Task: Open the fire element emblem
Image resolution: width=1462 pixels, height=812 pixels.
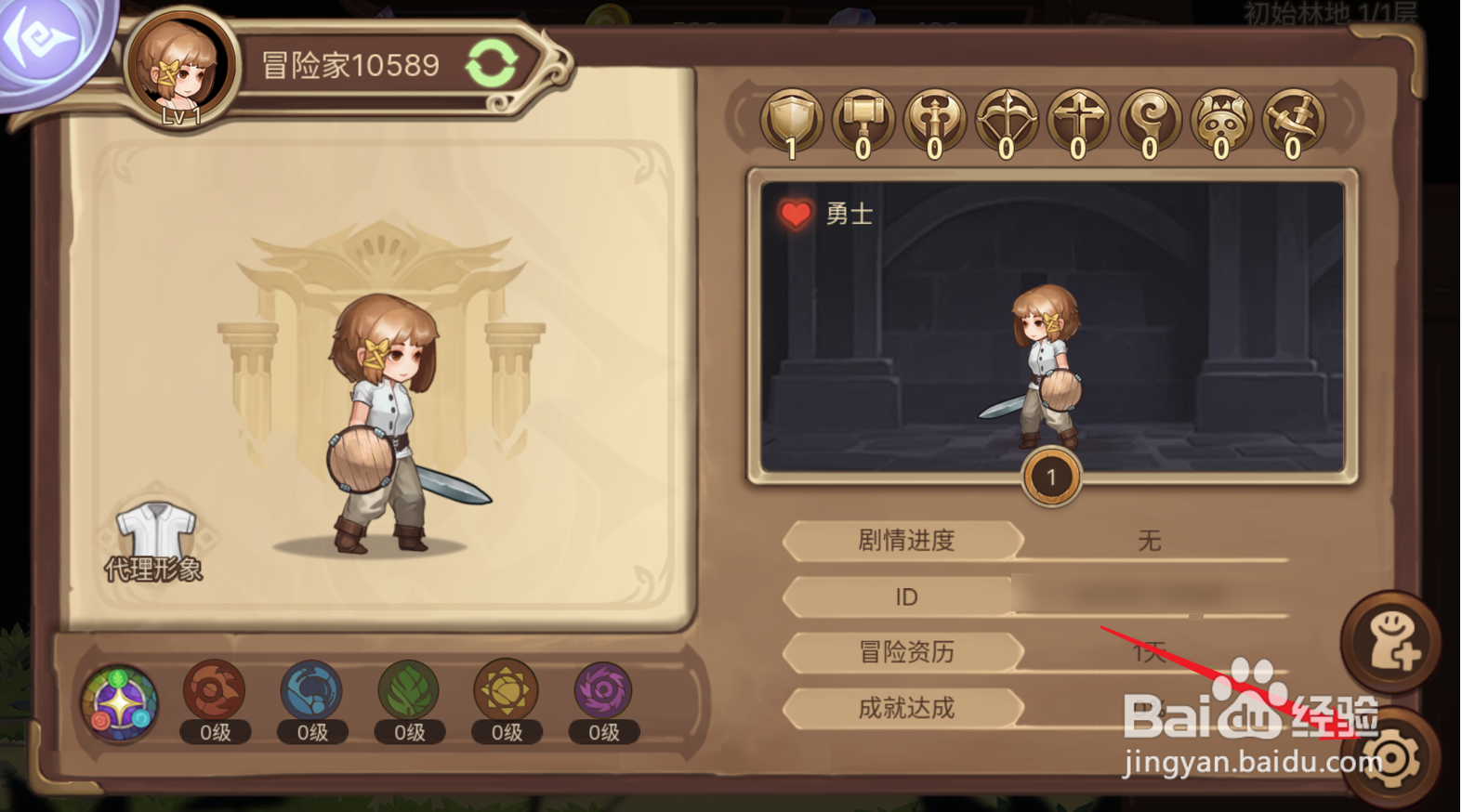Action: point(215,691)
